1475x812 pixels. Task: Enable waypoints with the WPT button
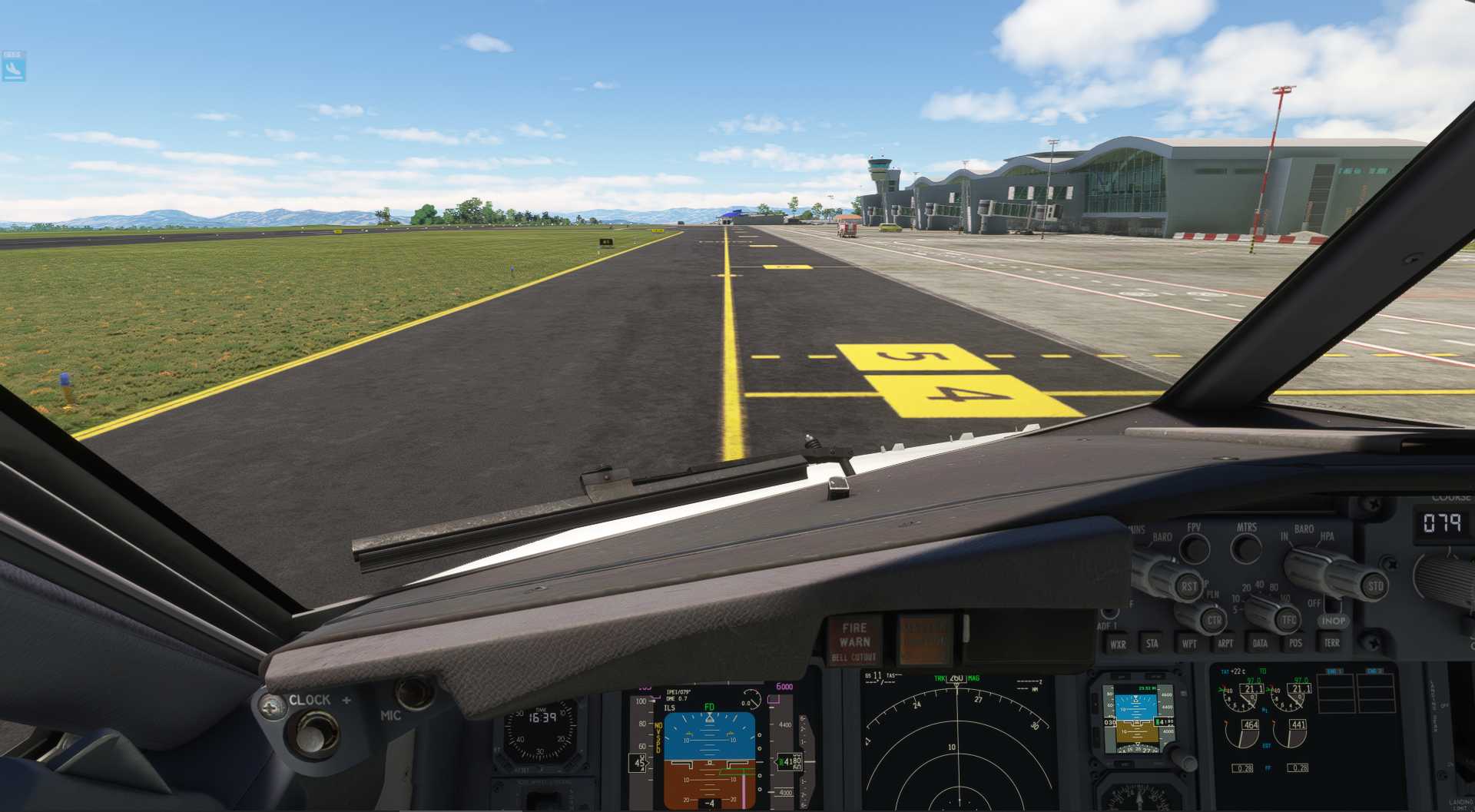[x=1189, y=644]
